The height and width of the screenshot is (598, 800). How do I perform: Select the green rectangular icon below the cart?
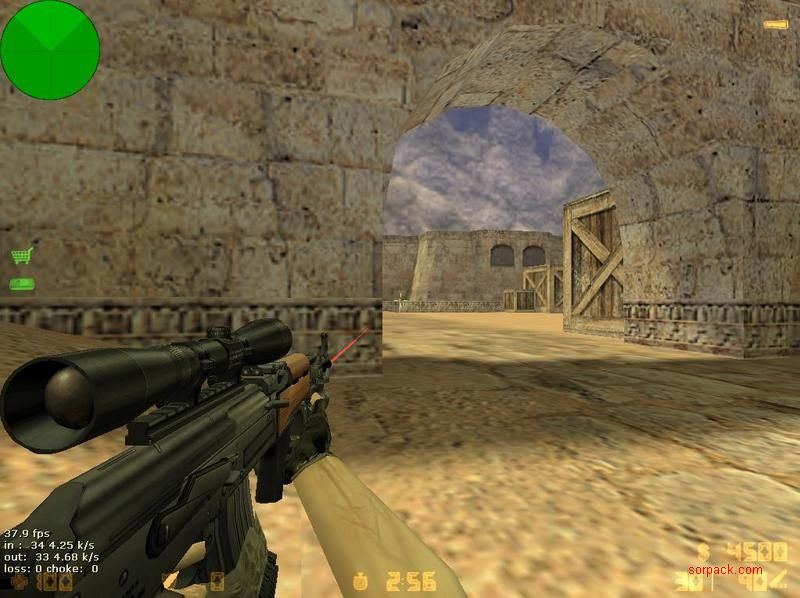pyautogui.click(x=21, y=284)
